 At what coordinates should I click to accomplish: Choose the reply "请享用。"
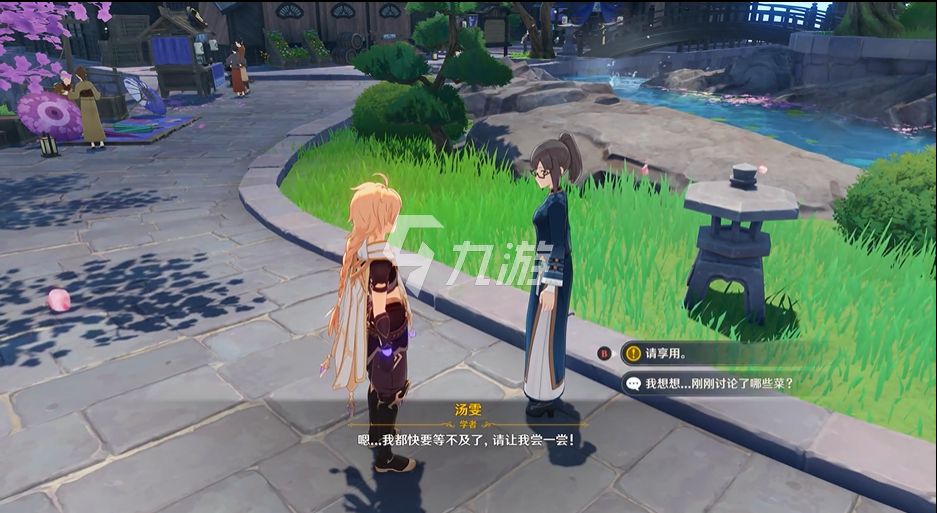[x=665, y=352]
